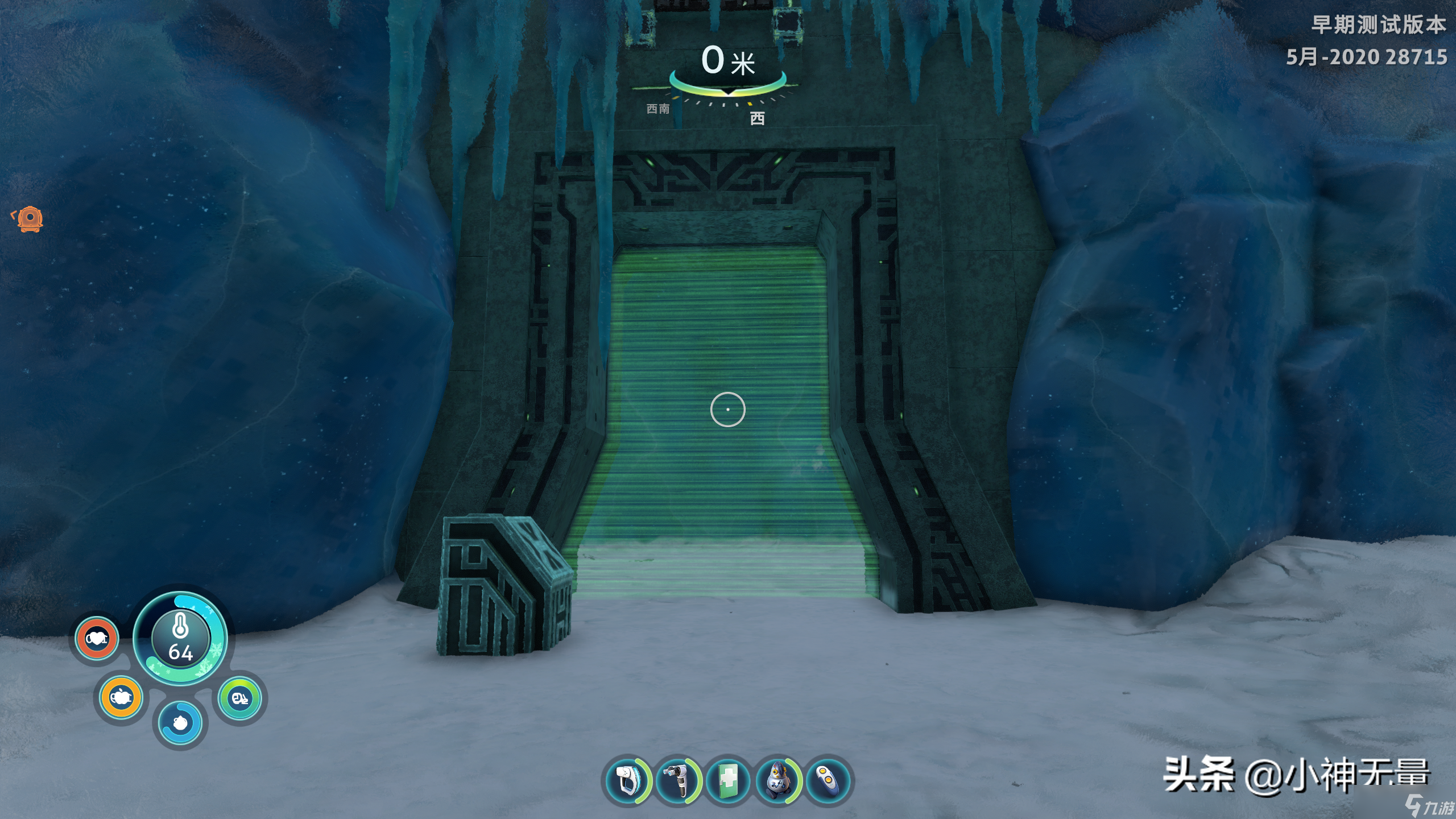Image resolution: width=1456 pixels, height=819 pixels.
Task: Select the white scanner tool in hotbar
Action: 627,780
